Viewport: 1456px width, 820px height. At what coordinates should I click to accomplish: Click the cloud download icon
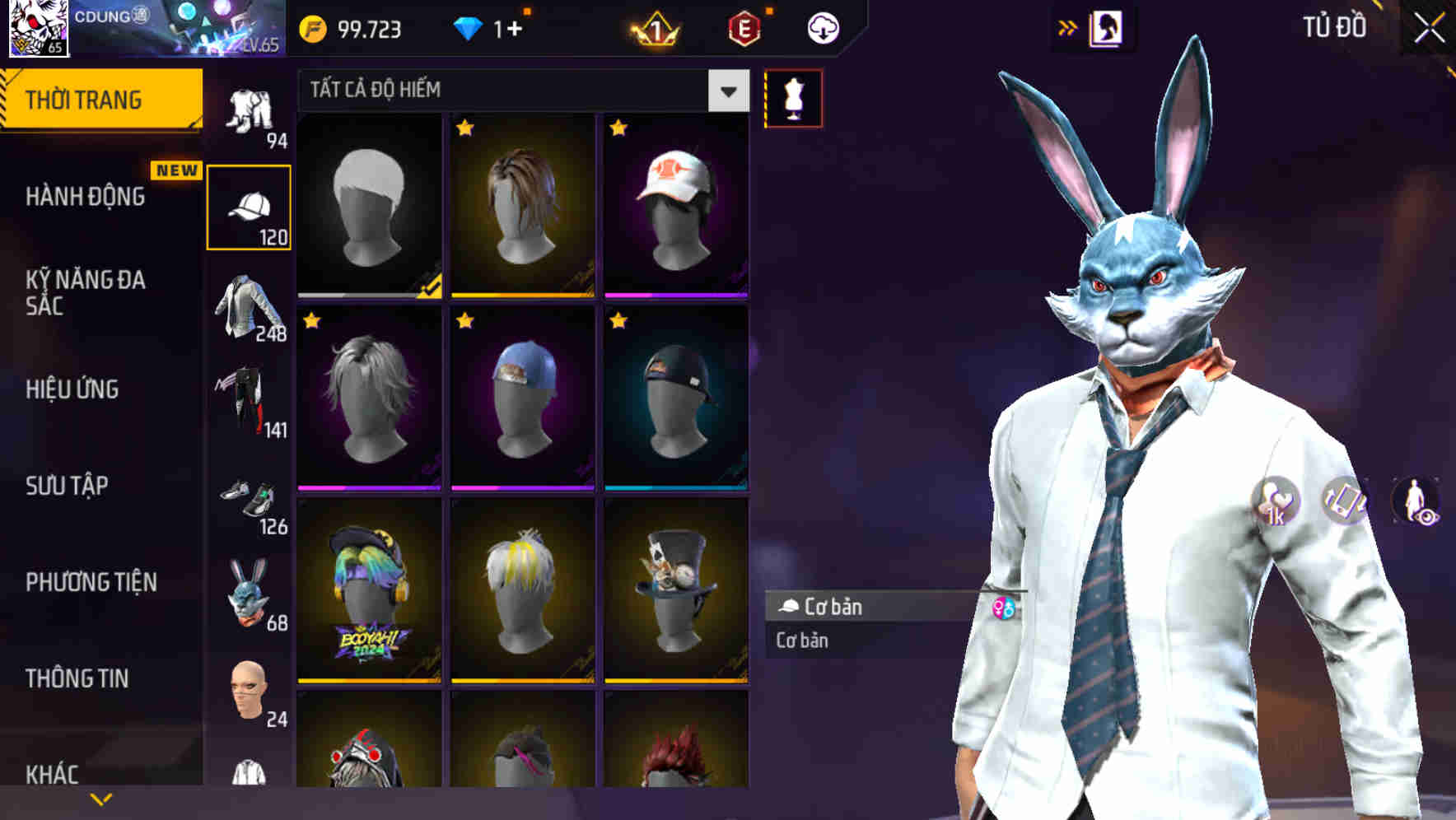(823, 27)
